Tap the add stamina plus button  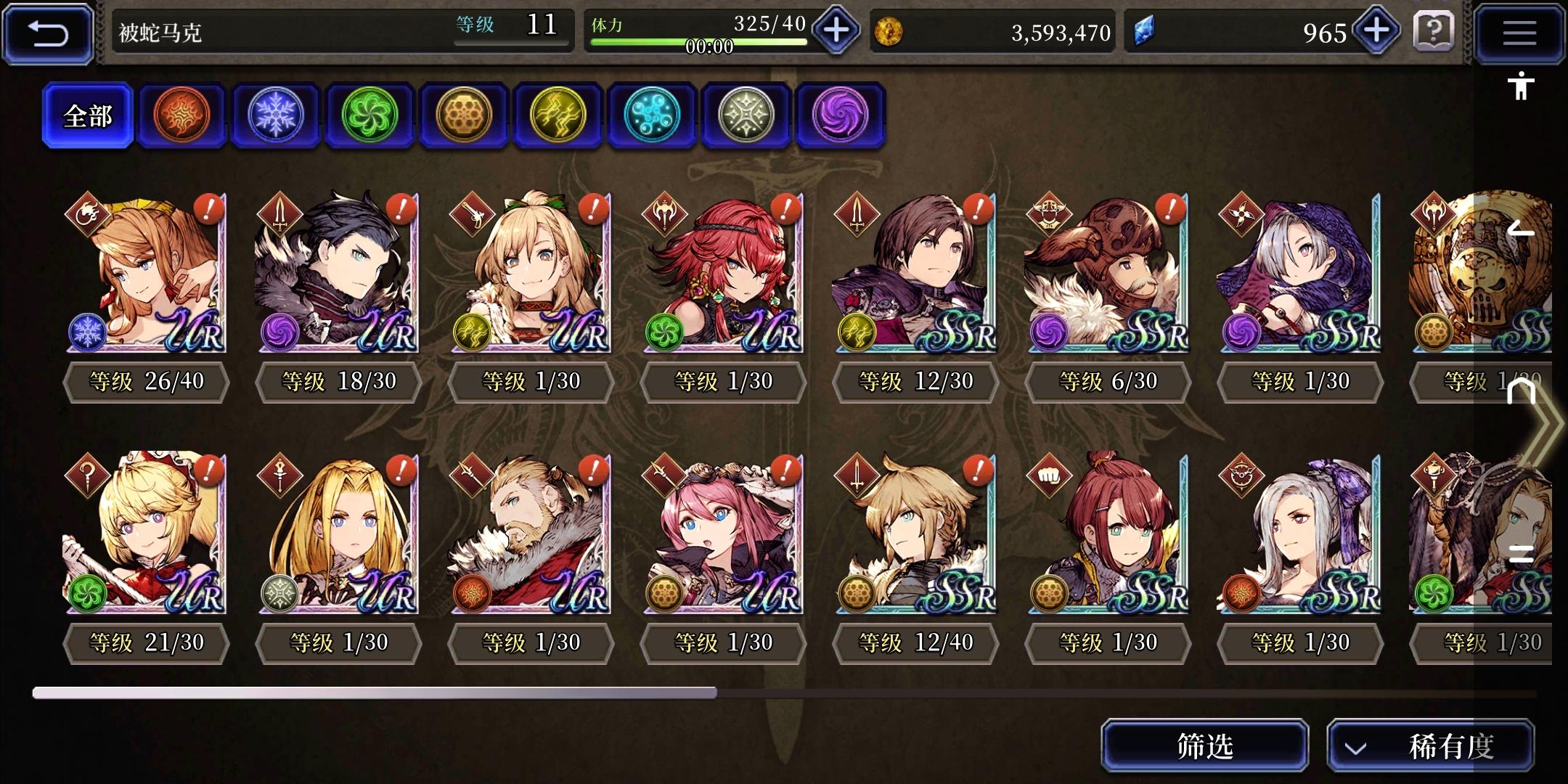[835, 32]
